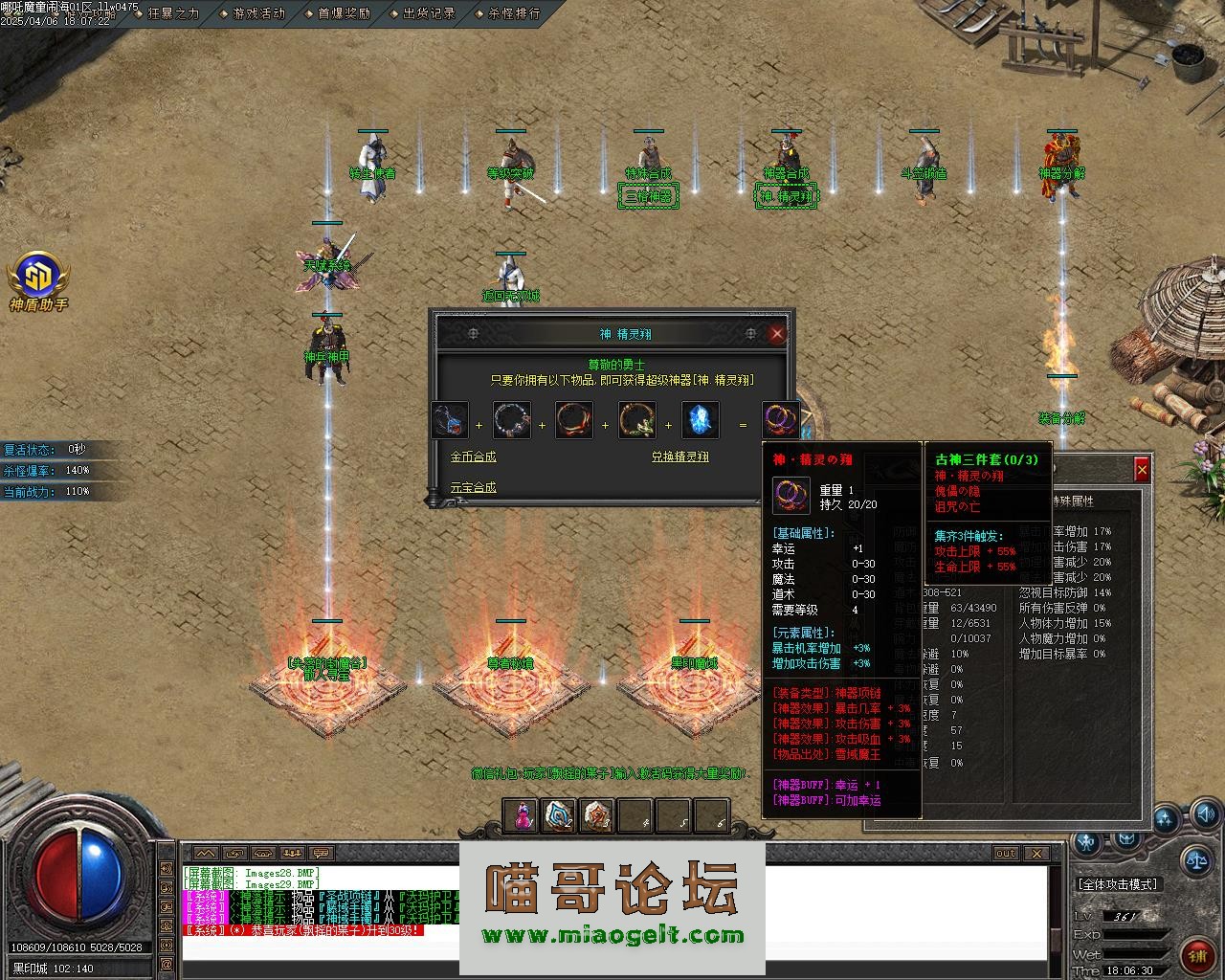Screen dimensions: 1225x980
Task: Select the blue crystal ingredient slot
Action: [701, 420]
